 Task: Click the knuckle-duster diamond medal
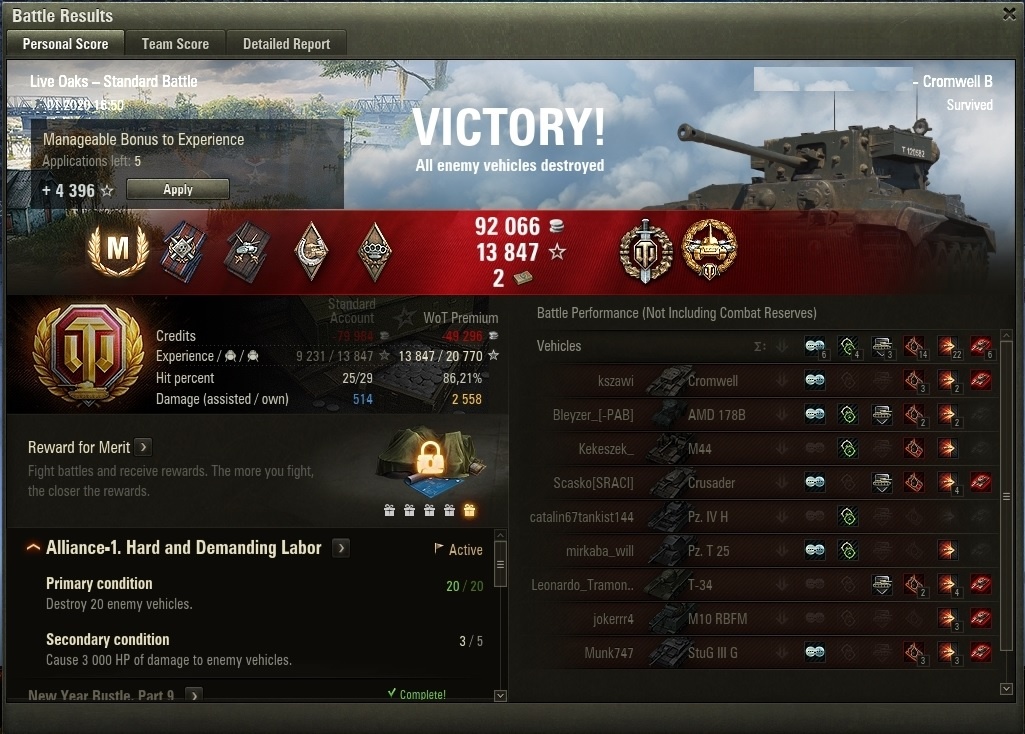pos(375,251)
